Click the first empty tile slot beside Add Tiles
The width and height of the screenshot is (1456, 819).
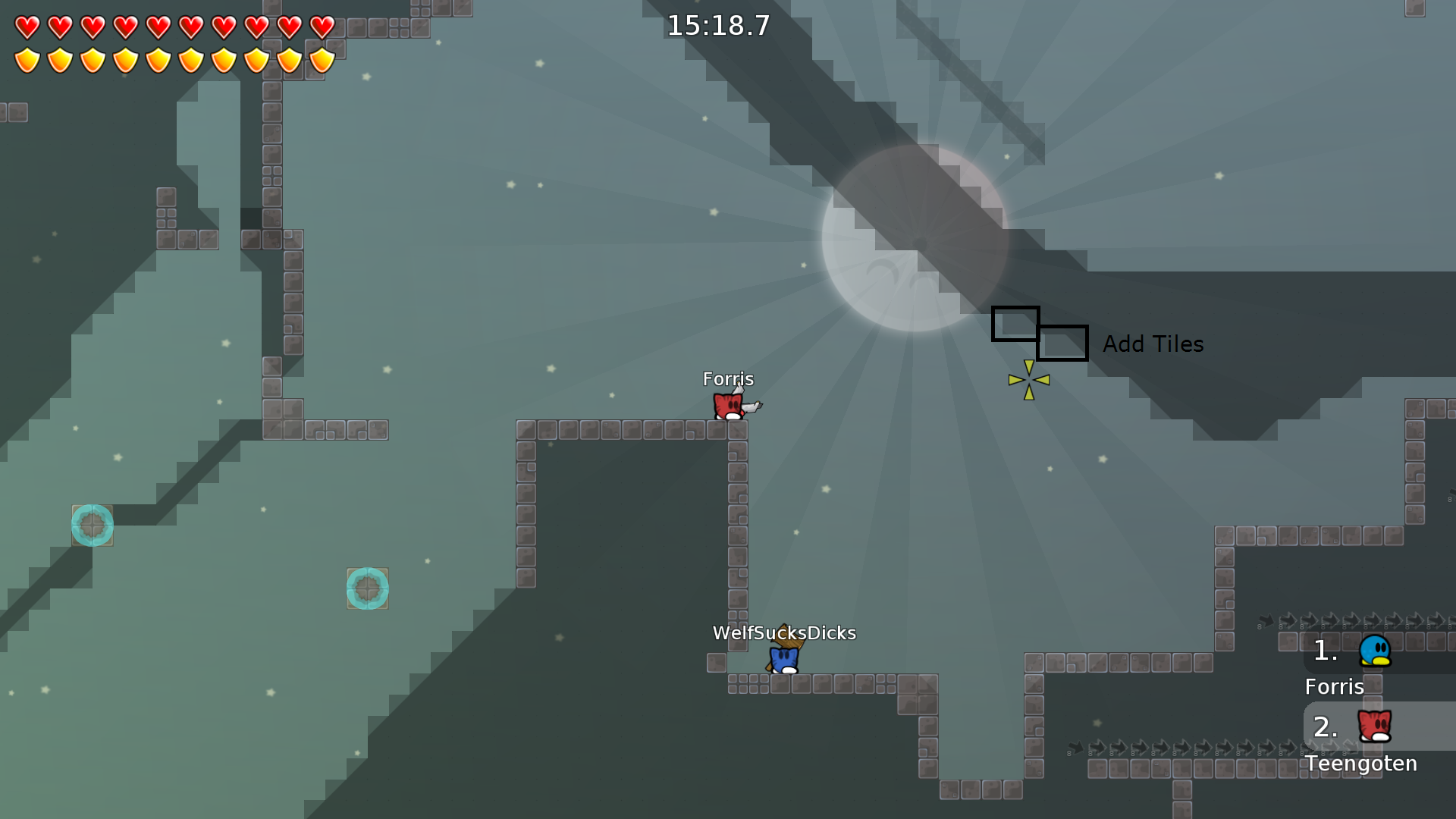click(1015, 325)
